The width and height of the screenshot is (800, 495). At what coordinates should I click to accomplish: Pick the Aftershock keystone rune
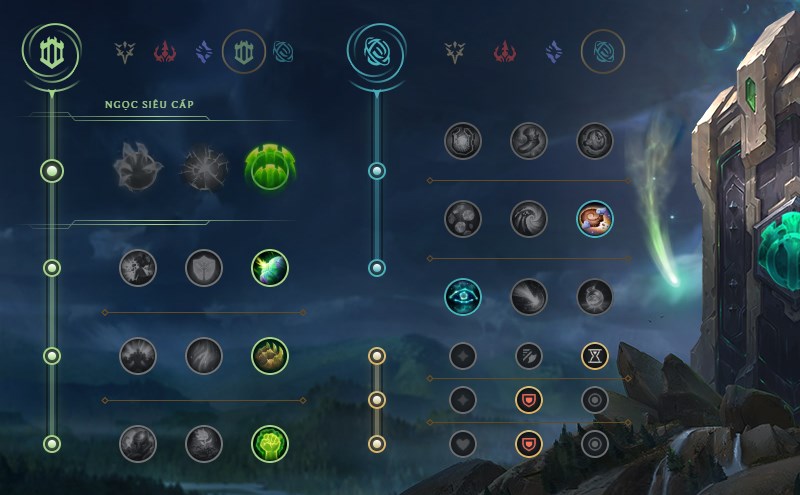(203, 167)
